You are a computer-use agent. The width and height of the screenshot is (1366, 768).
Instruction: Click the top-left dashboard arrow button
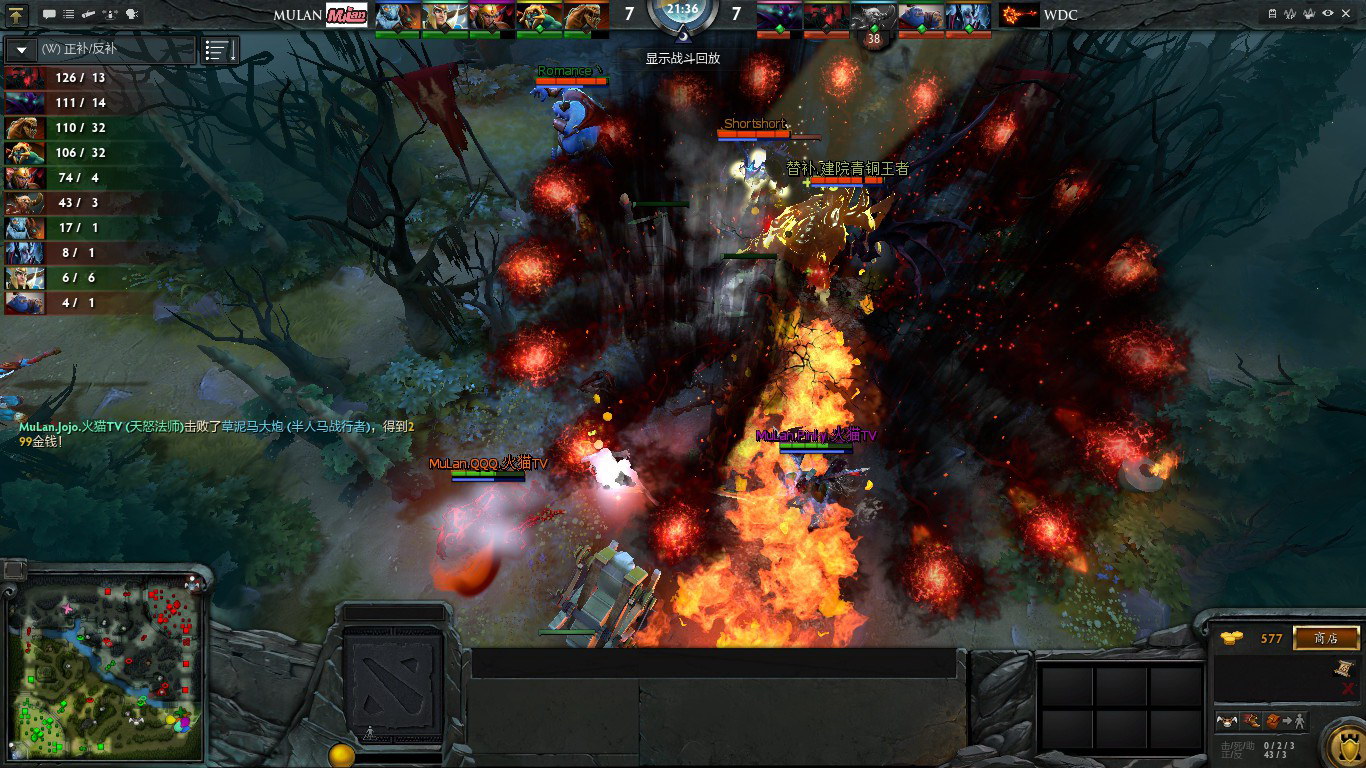click(x=17, y=15)
